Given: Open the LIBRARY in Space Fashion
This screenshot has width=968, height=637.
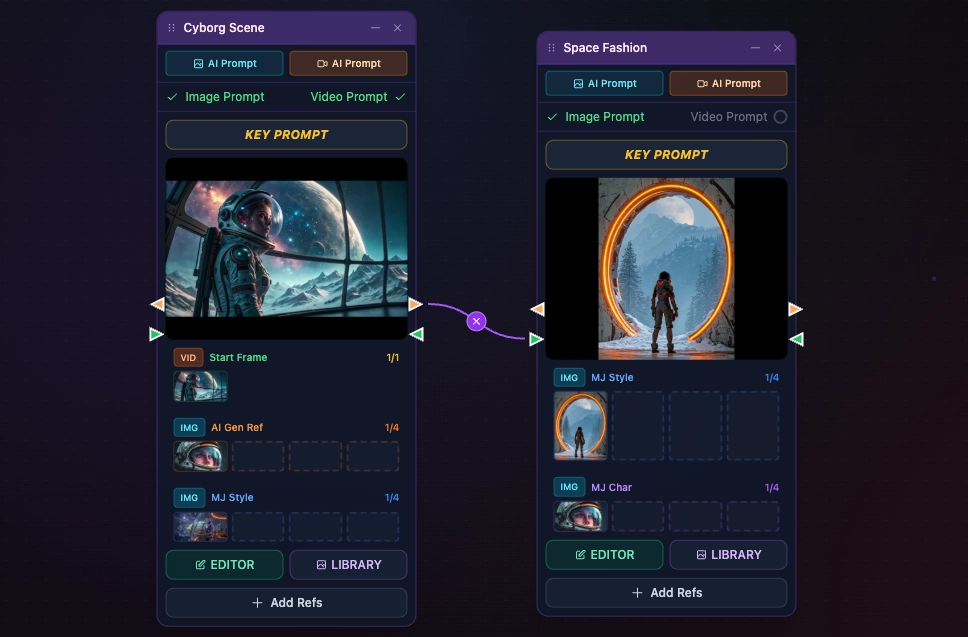Looking at the screenshot, I should coord(728,555).
